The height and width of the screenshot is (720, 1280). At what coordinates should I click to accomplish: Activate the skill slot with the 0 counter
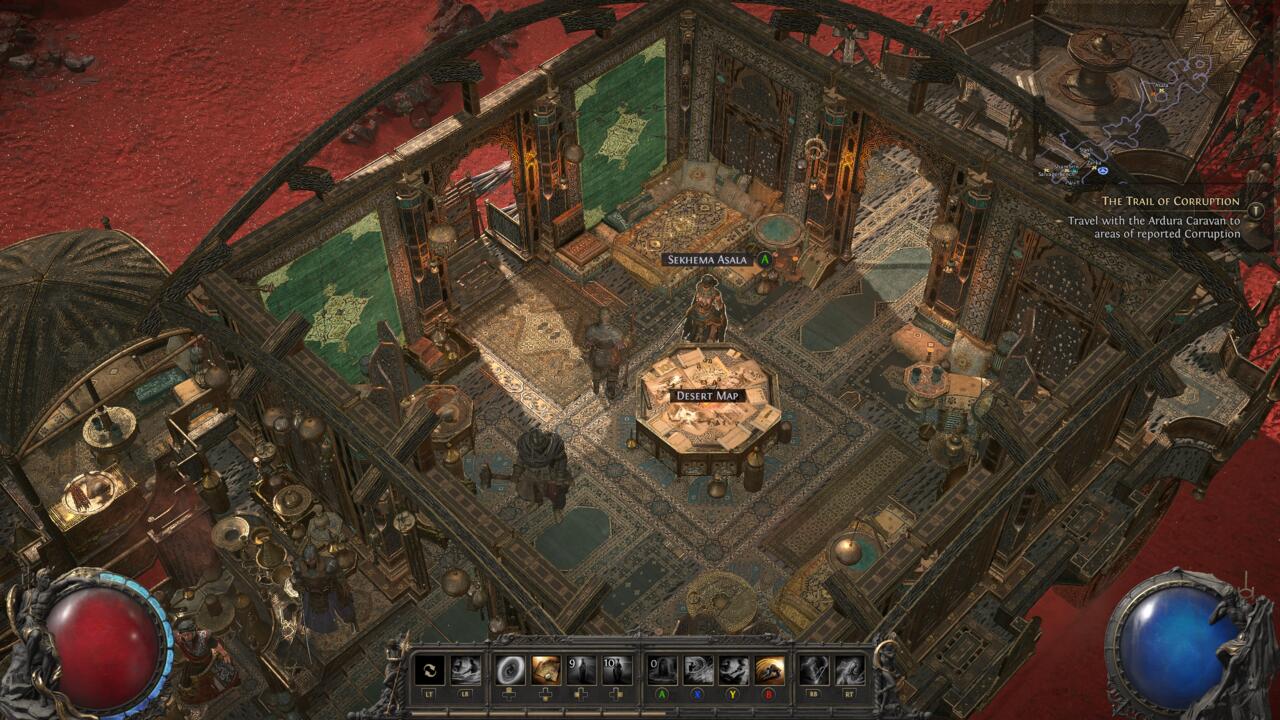(x=662, y=670)
